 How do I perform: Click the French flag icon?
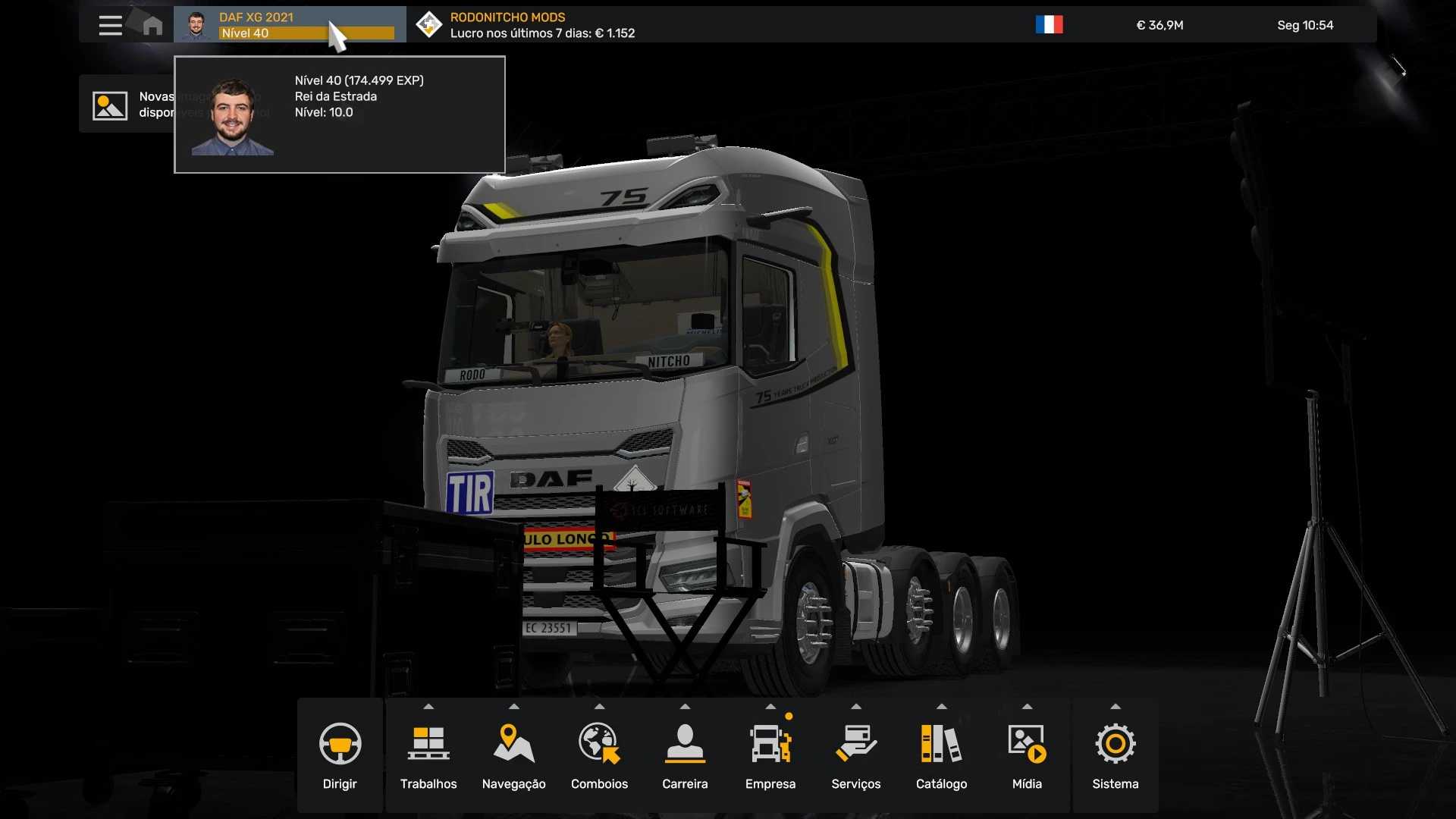coord(1049,25)
